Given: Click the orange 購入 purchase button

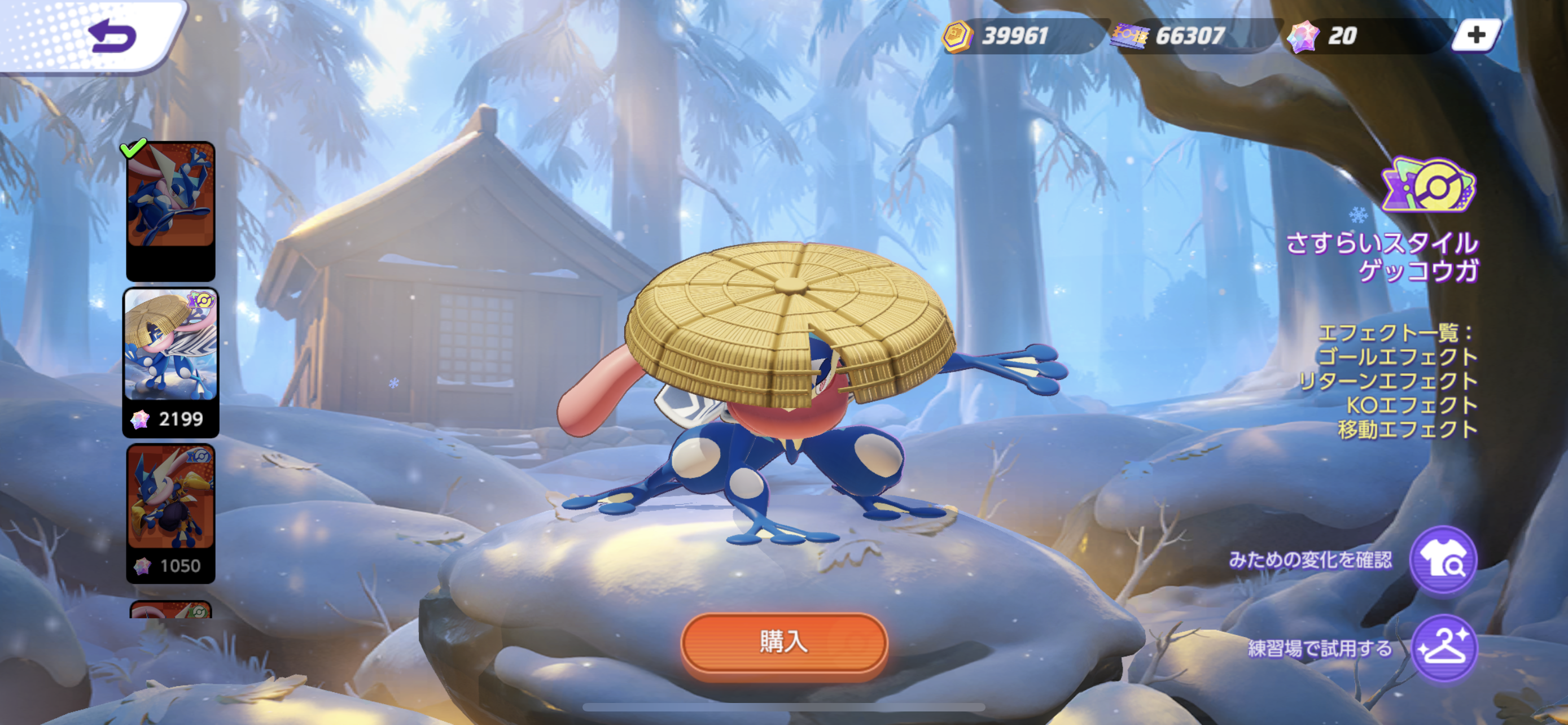Looking at the screenshot, I should point(783,643).
